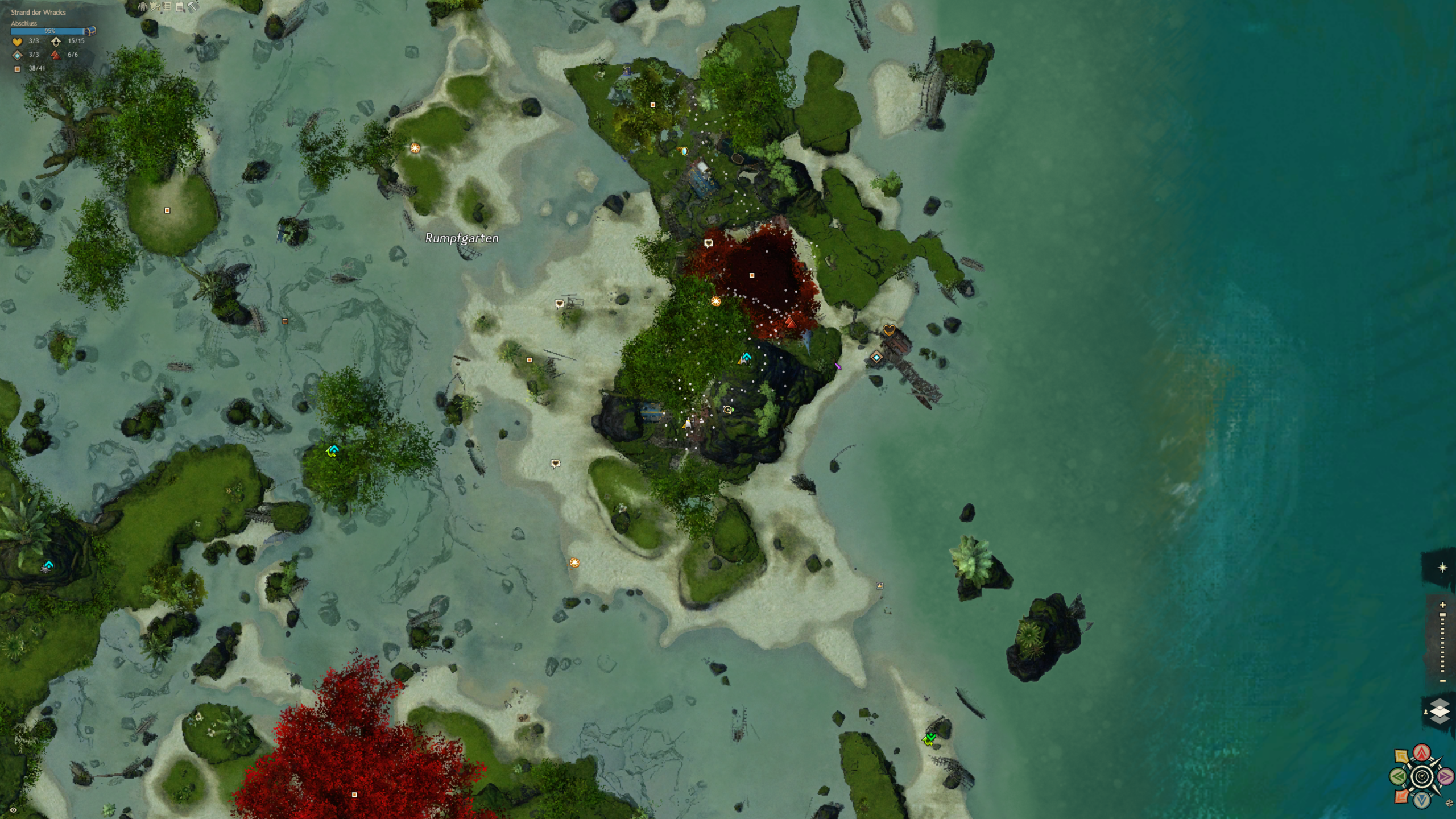Screen dimensions: 1456x819
Task: Toggle the eye icon at bottom-left corner
Action: point(13,810)
